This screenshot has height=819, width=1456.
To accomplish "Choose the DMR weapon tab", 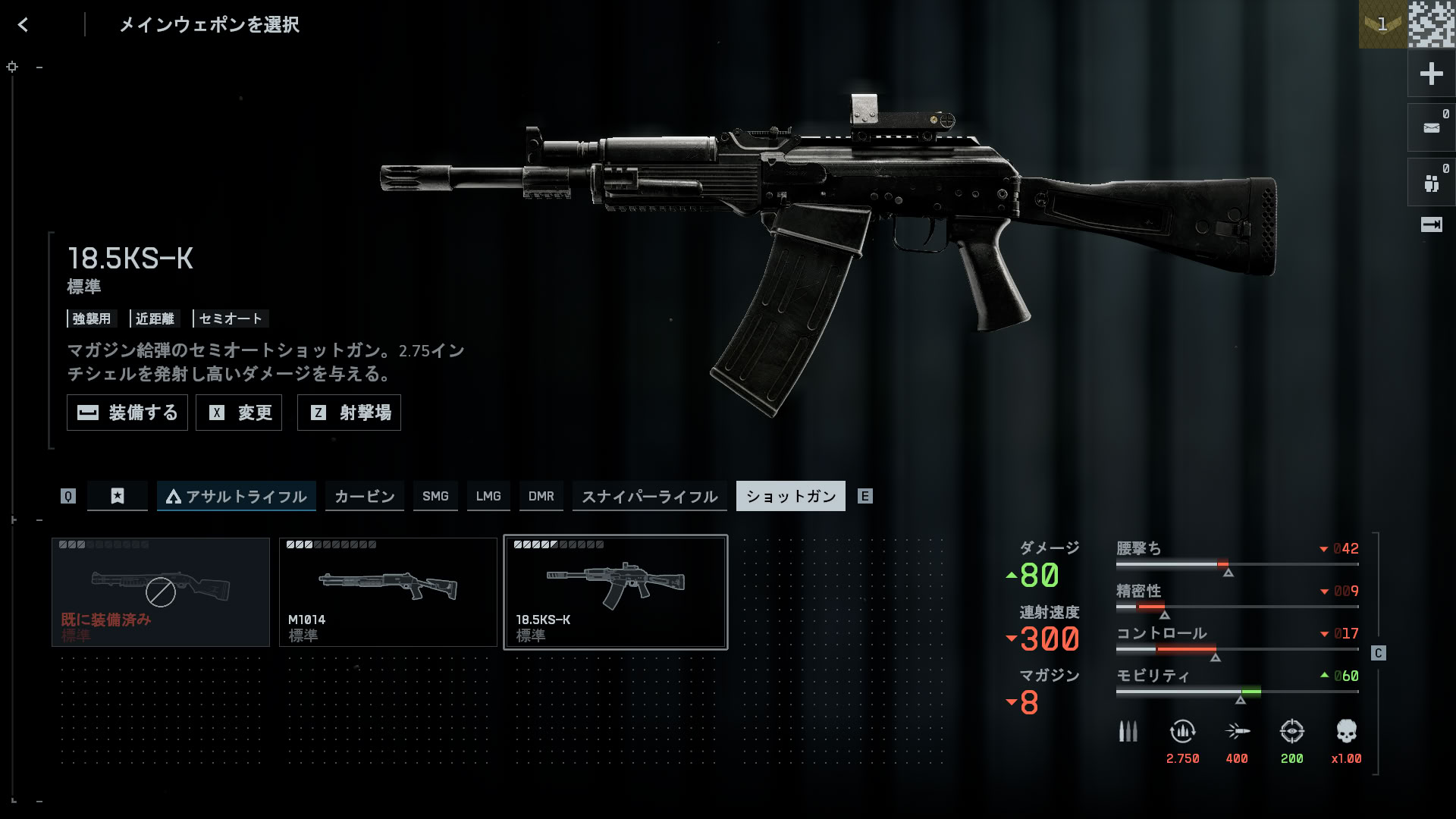I will [x=541, y=496].
